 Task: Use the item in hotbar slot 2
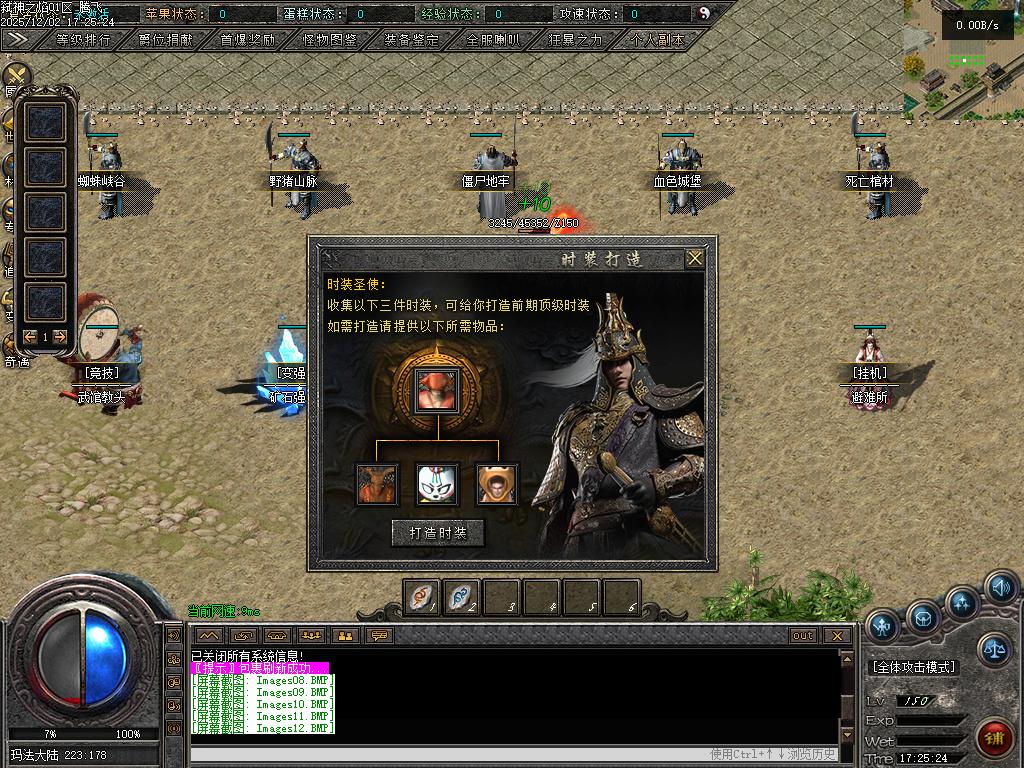pos(461,597)
